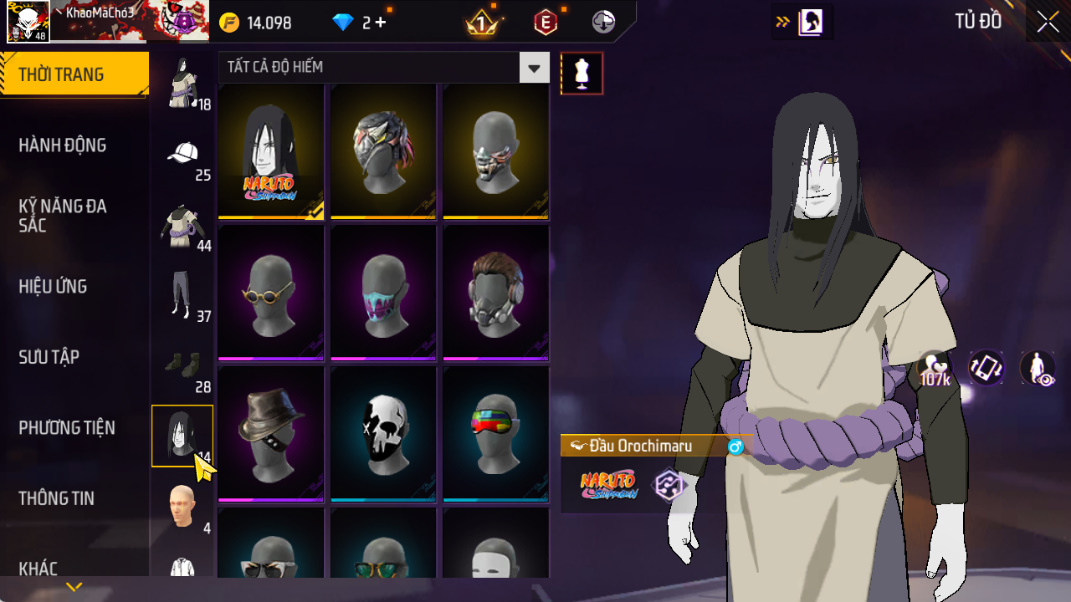The height and width of the screenshot is (602, 1071).
Task: Toggle the character visibility eye icon
Action: (1037, 368)
